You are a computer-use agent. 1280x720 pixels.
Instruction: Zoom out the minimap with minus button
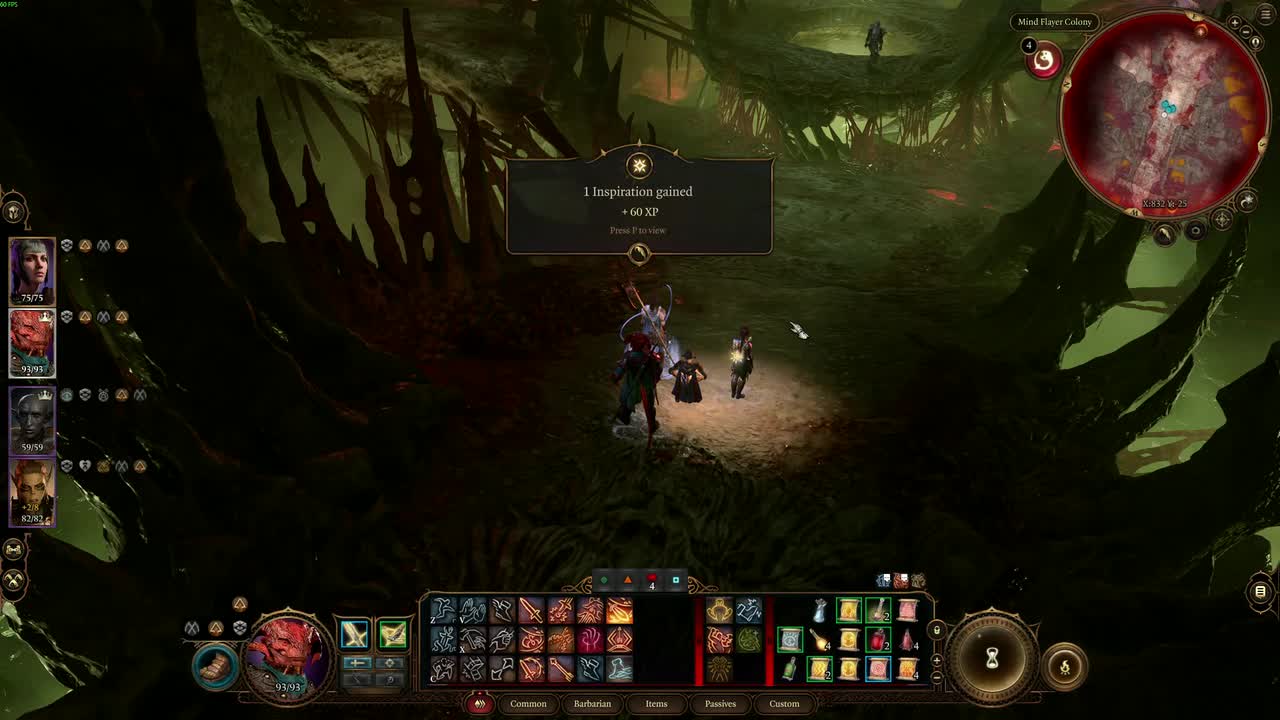coord(1246,32)
